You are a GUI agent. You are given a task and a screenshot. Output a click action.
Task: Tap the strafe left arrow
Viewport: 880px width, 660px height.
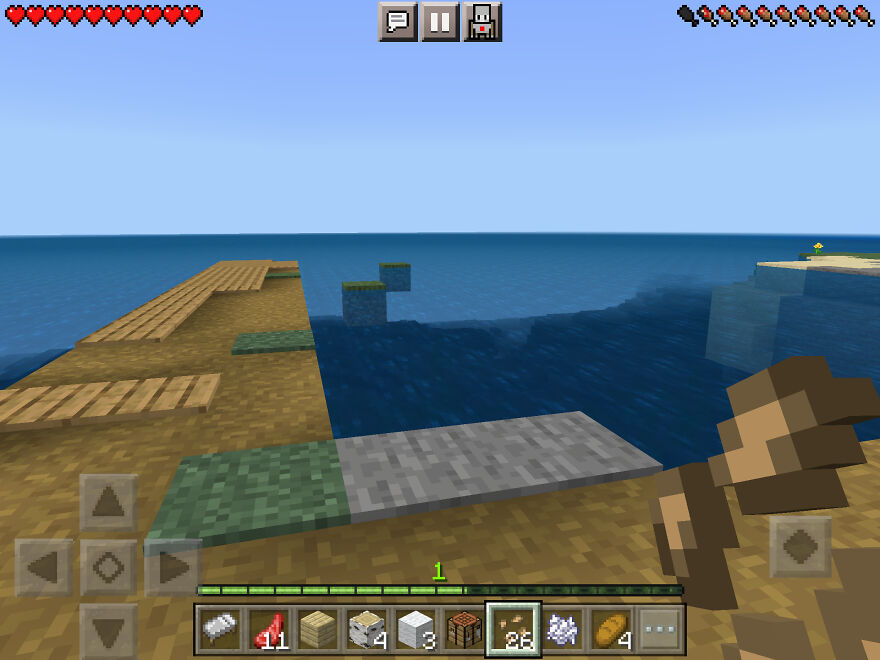click(44, 568)
